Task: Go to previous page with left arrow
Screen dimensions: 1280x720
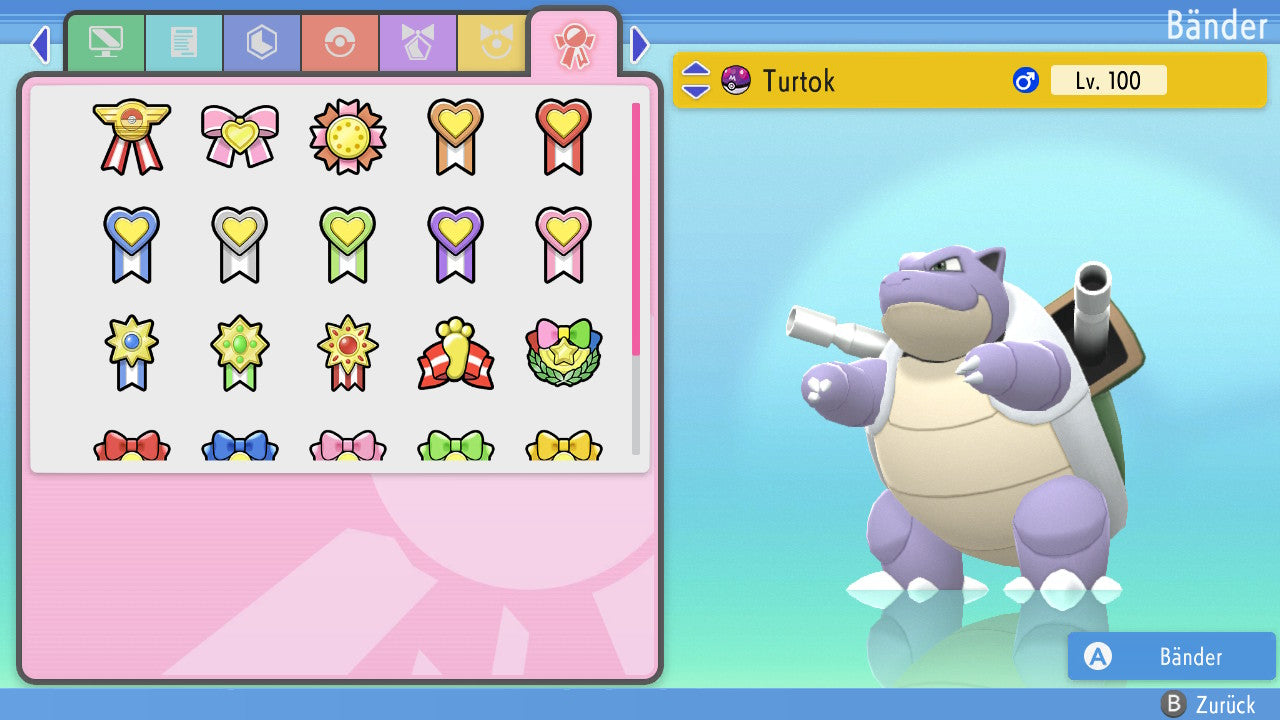Action: pyautogui.click(x=40, y=44)
